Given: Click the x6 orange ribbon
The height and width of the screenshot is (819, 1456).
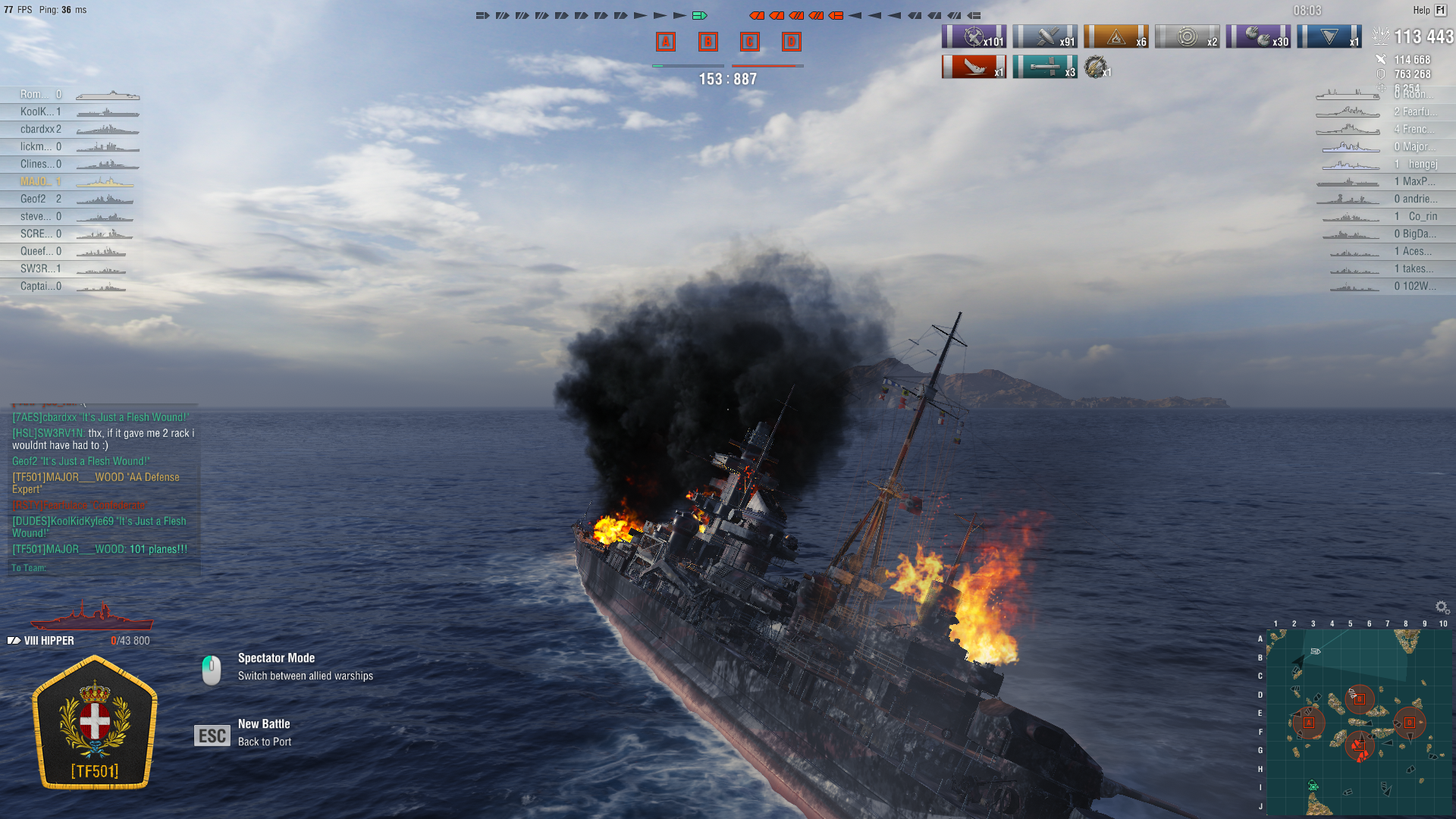Looking at the screenshot, I should coord(1116,36).
